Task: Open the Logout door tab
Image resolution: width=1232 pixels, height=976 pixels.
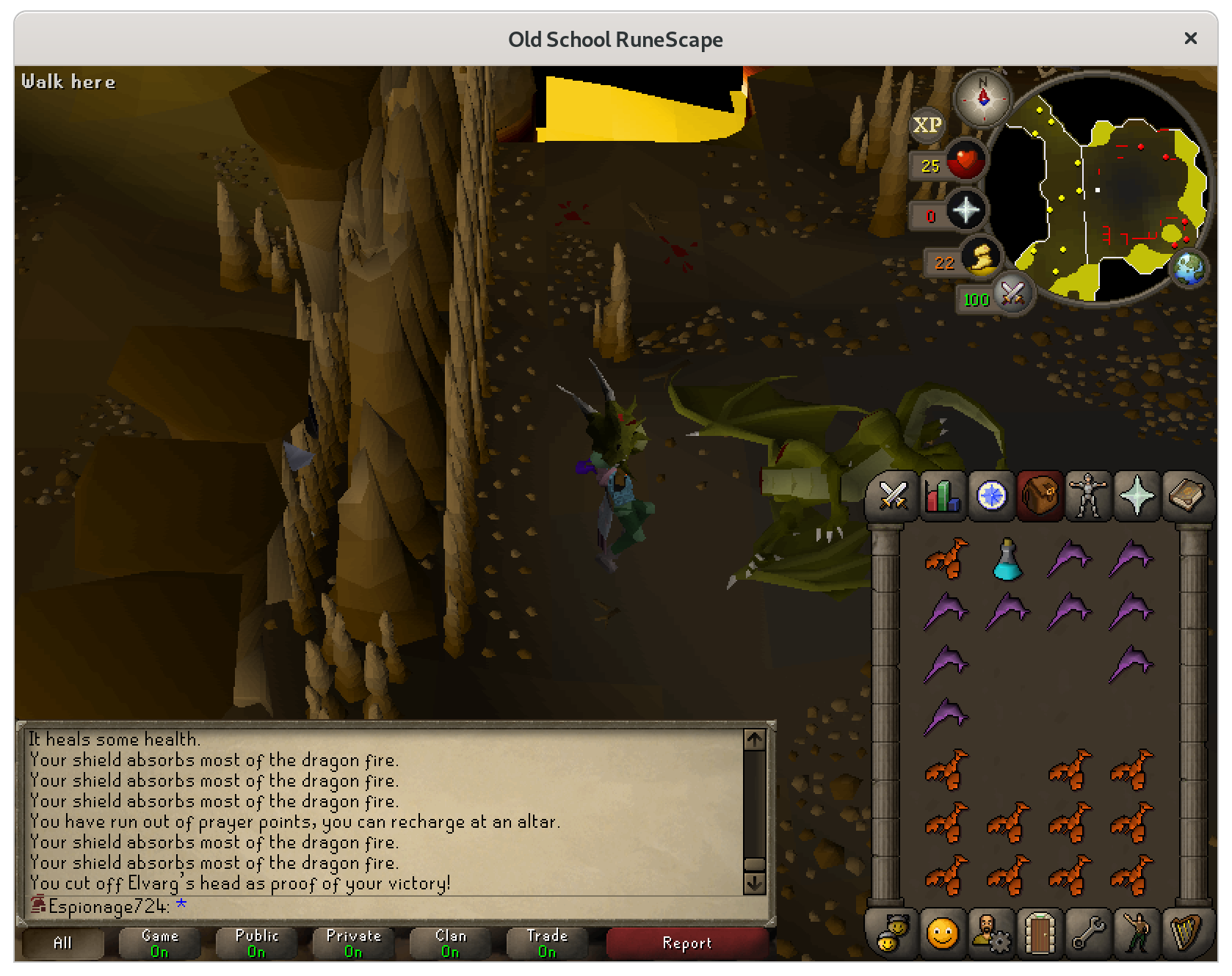Action: (x=1040, y=933)
